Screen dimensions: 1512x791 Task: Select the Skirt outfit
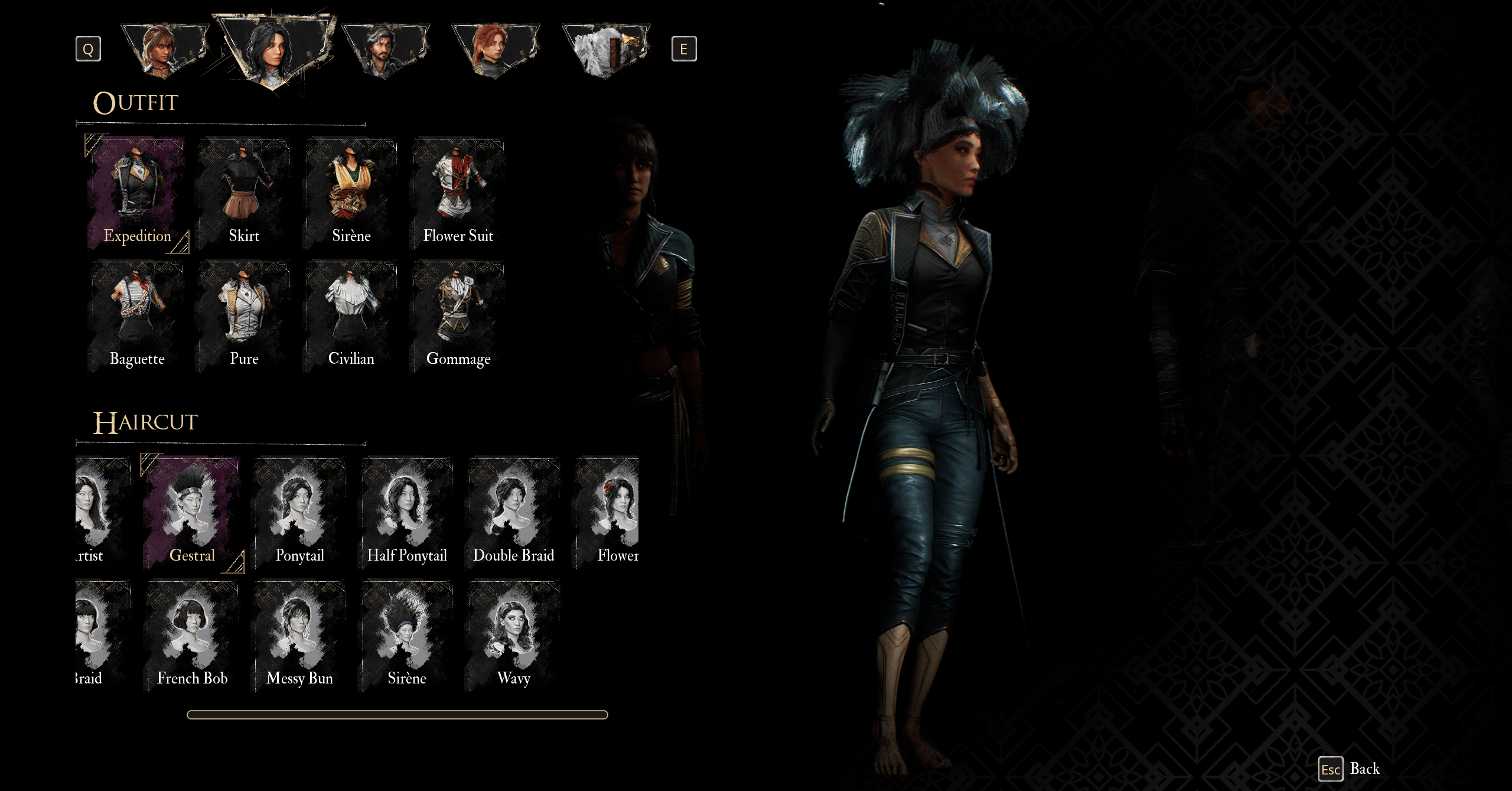pyautogui.click(x=244, y=194)
